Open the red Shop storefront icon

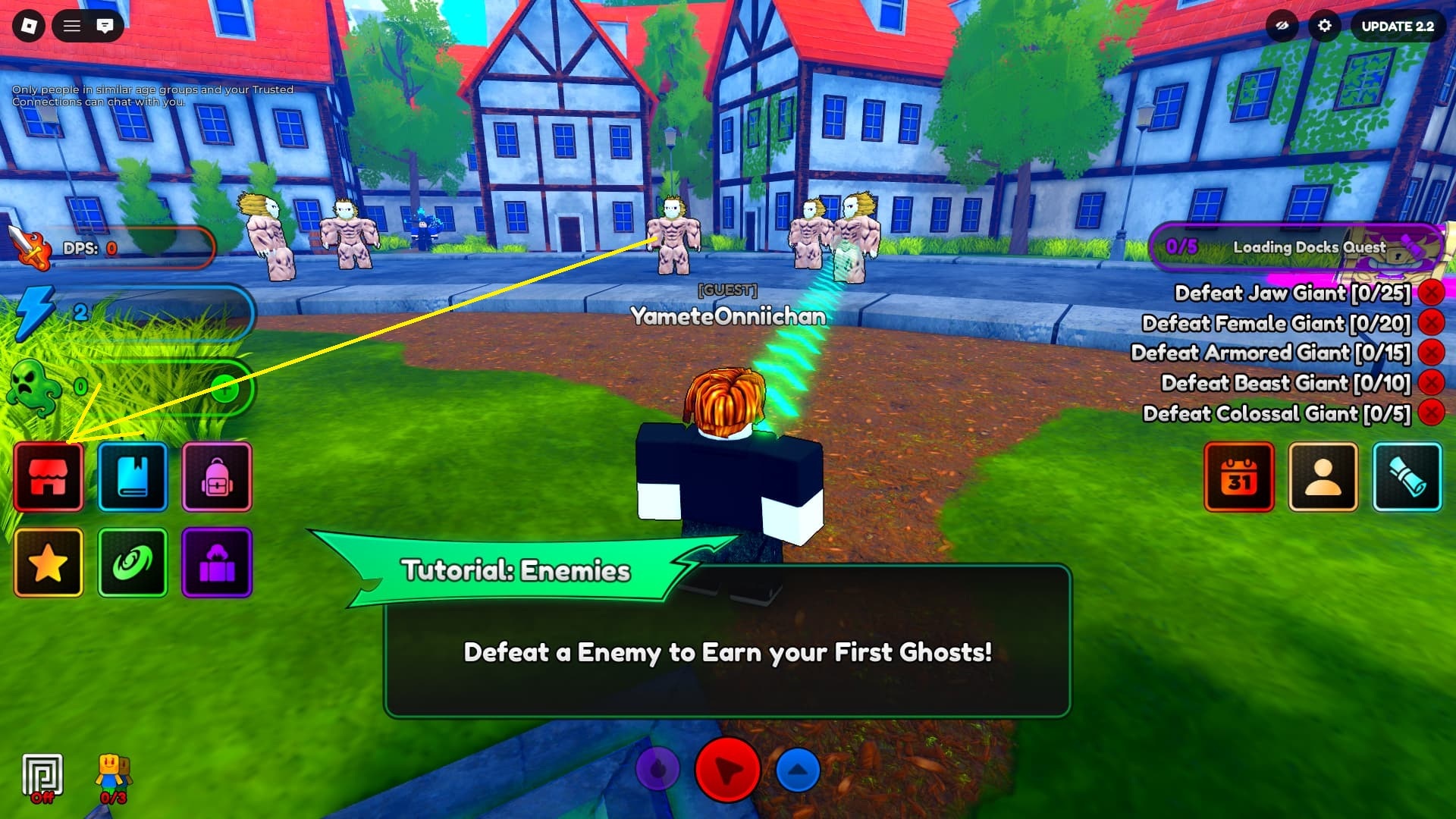pos(48,478)
